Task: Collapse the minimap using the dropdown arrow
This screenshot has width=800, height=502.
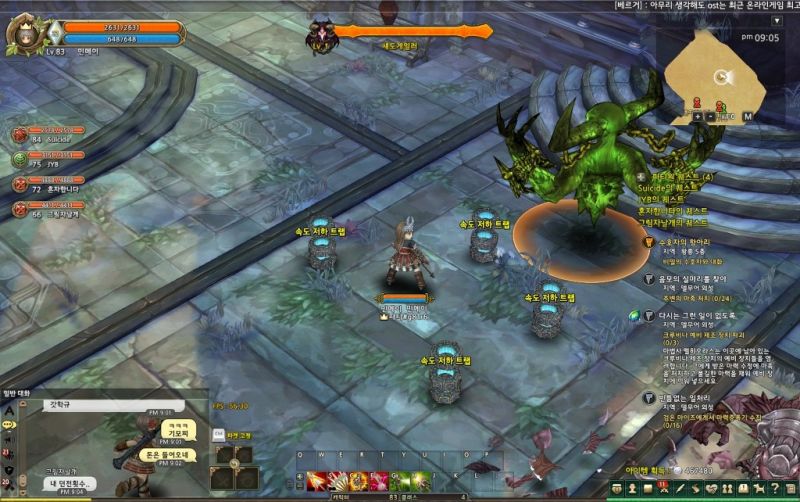Action: 776,20
